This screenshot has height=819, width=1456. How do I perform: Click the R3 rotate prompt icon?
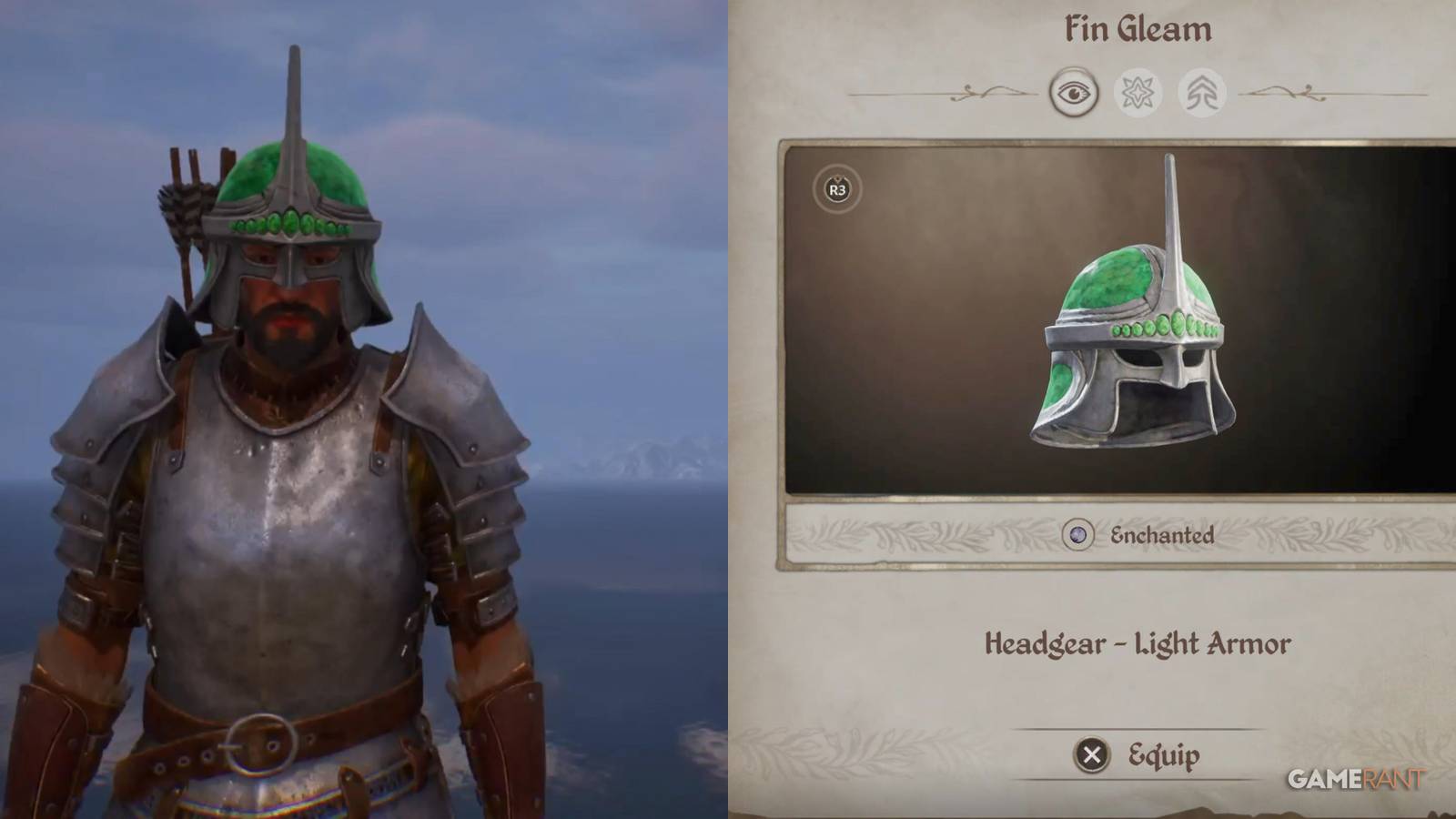tap(837, 190)
